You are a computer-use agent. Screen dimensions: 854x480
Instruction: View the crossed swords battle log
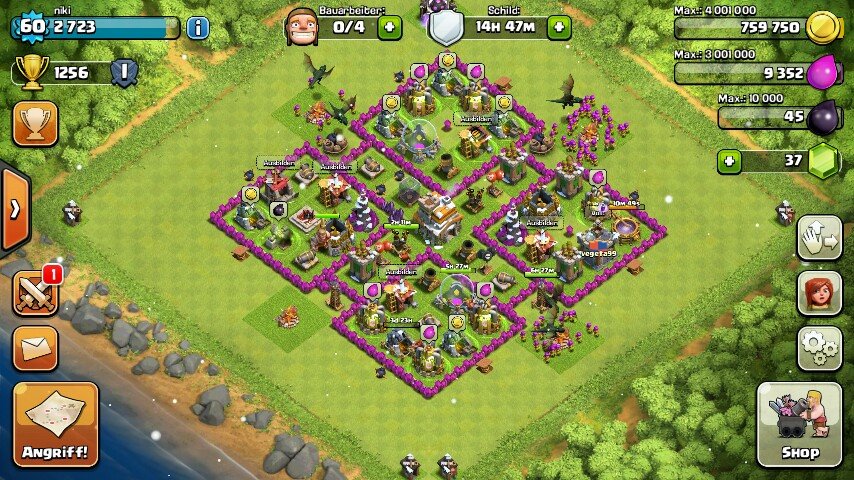tap(35, 292)
